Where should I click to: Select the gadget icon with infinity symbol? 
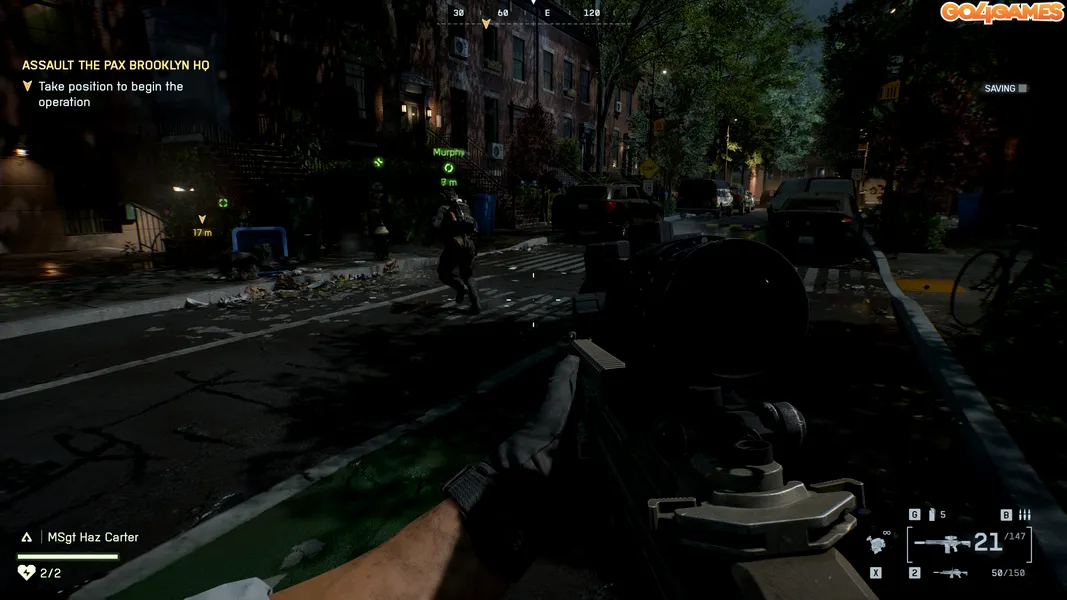[x=876, y=544]
